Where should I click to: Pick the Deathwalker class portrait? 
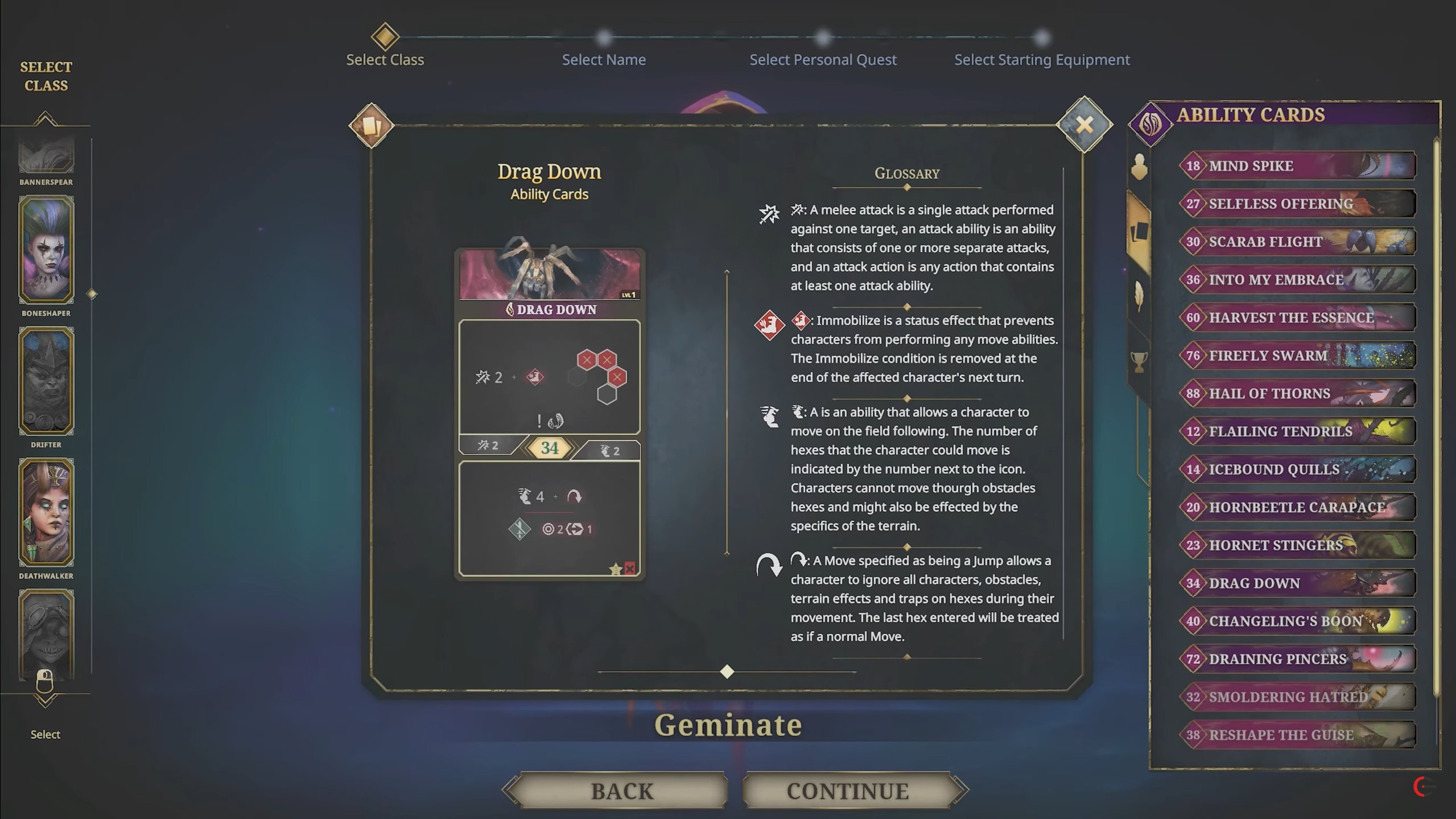coord(46,512)
